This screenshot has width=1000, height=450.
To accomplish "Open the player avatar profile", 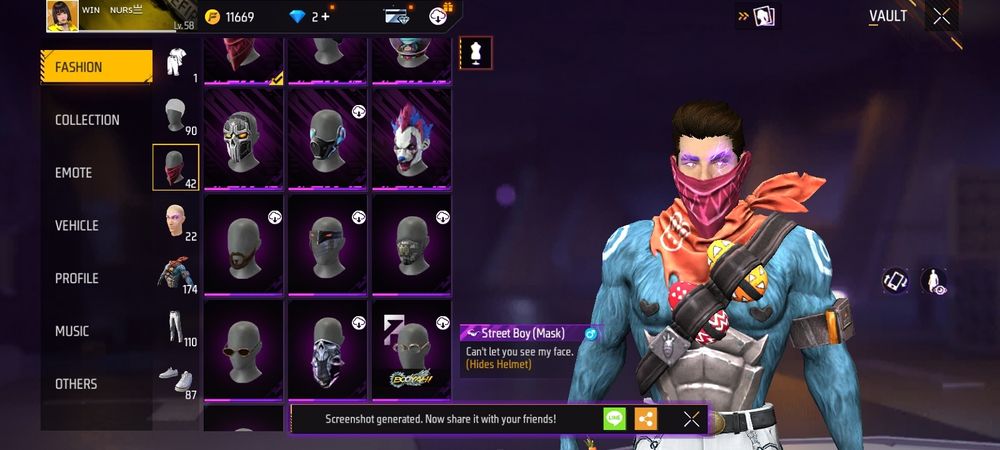I will [62, 16].
